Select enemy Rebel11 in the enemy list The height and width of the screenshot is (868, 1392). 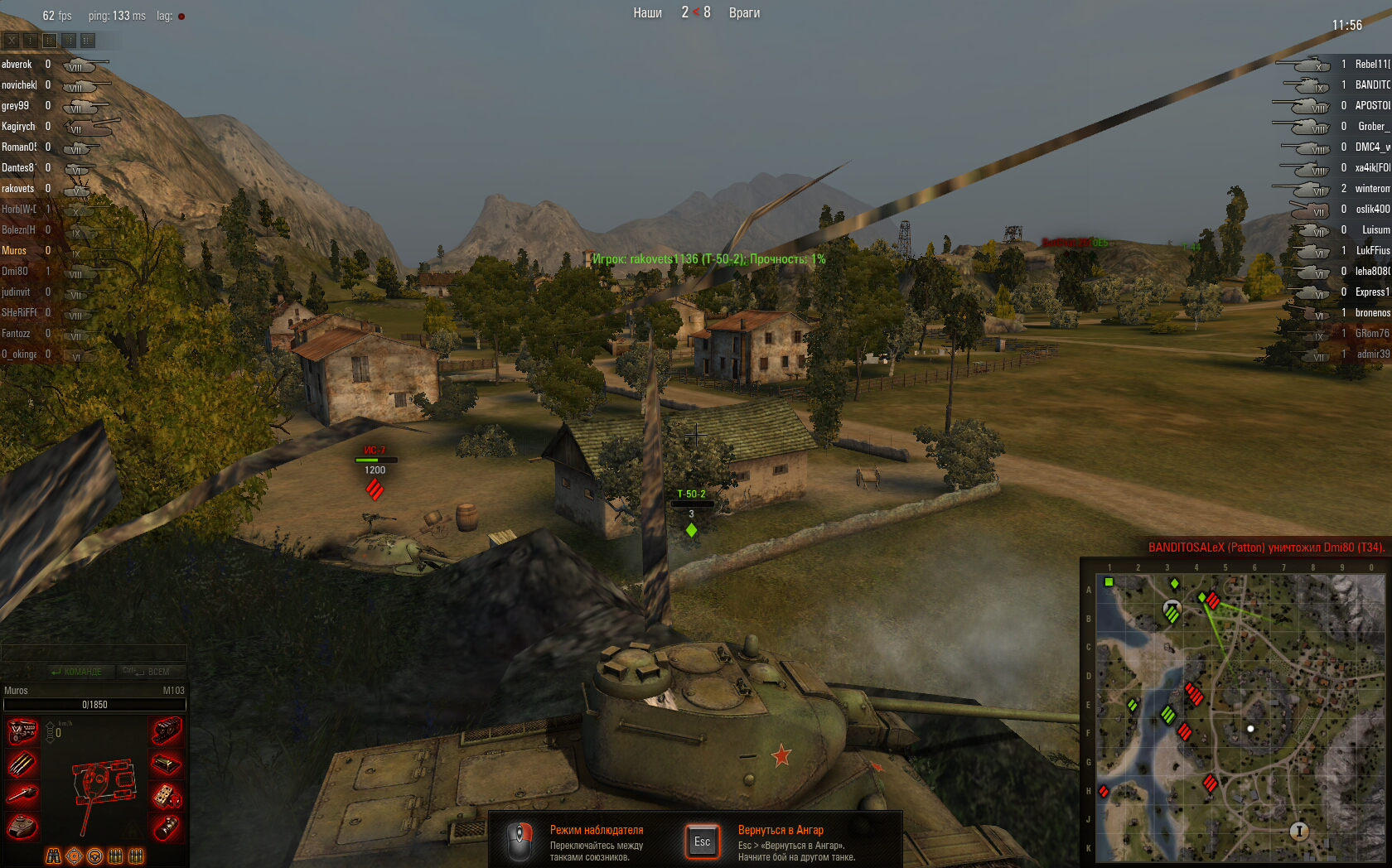click(1371, 65)
